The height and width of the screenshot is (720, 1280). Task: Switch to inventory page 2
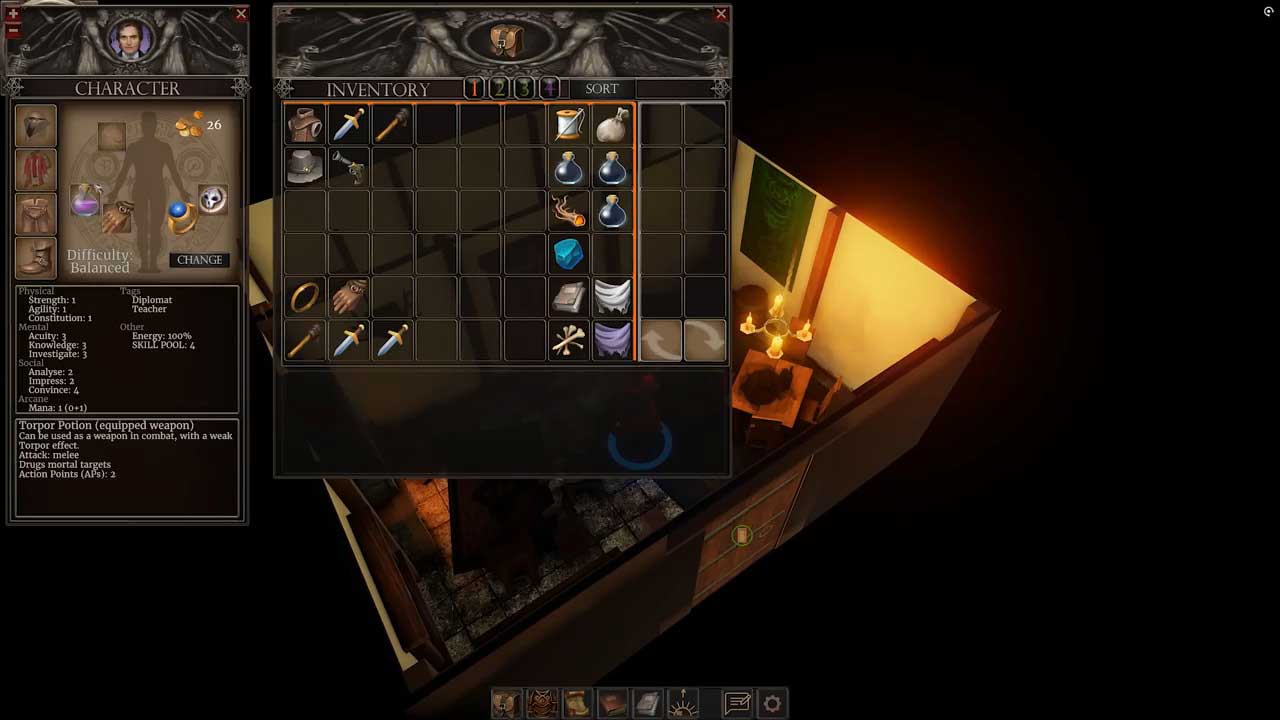point(499,89)
